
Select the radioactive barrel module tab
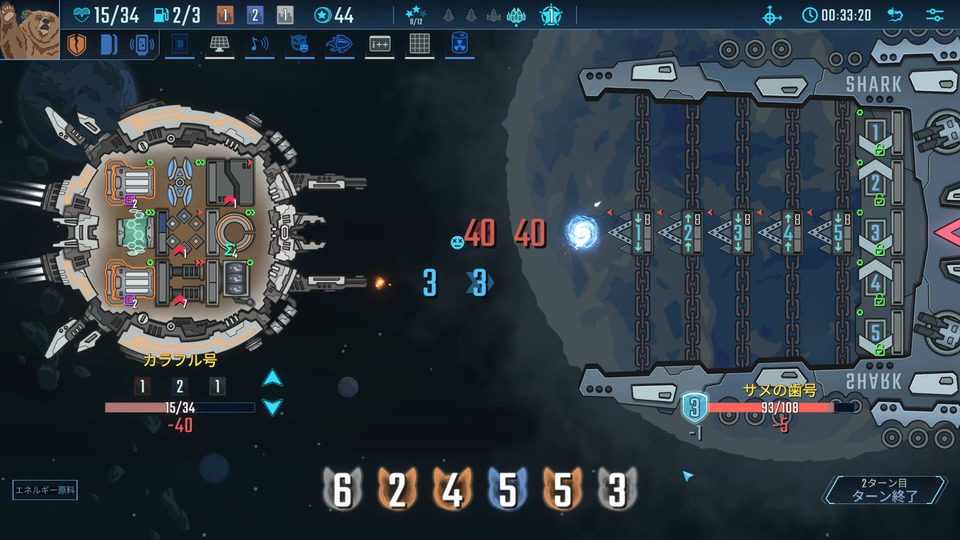[x=459, y=44]
